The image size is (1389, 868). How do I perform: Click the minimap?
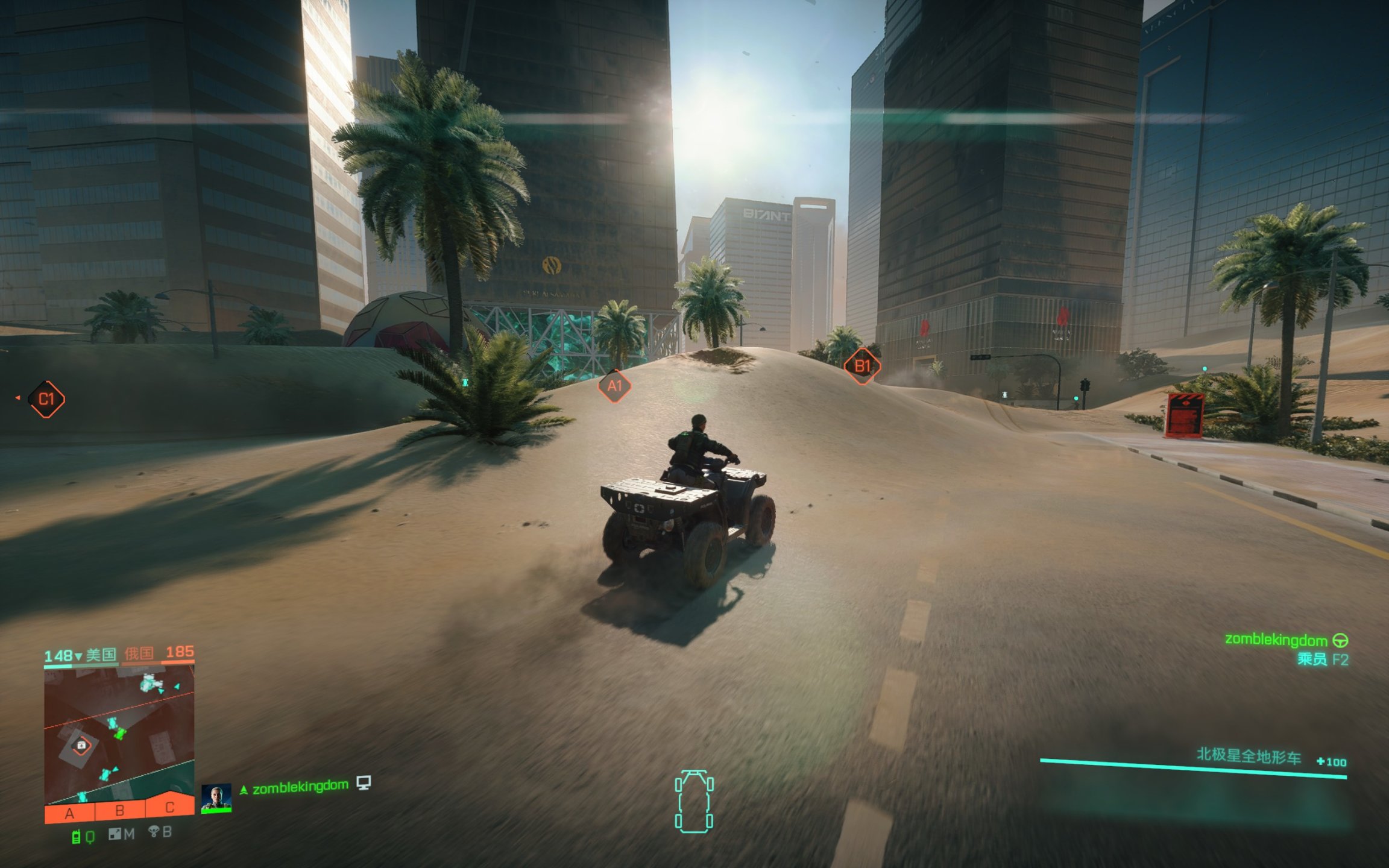pyautogui.click(x=119, y=735)
